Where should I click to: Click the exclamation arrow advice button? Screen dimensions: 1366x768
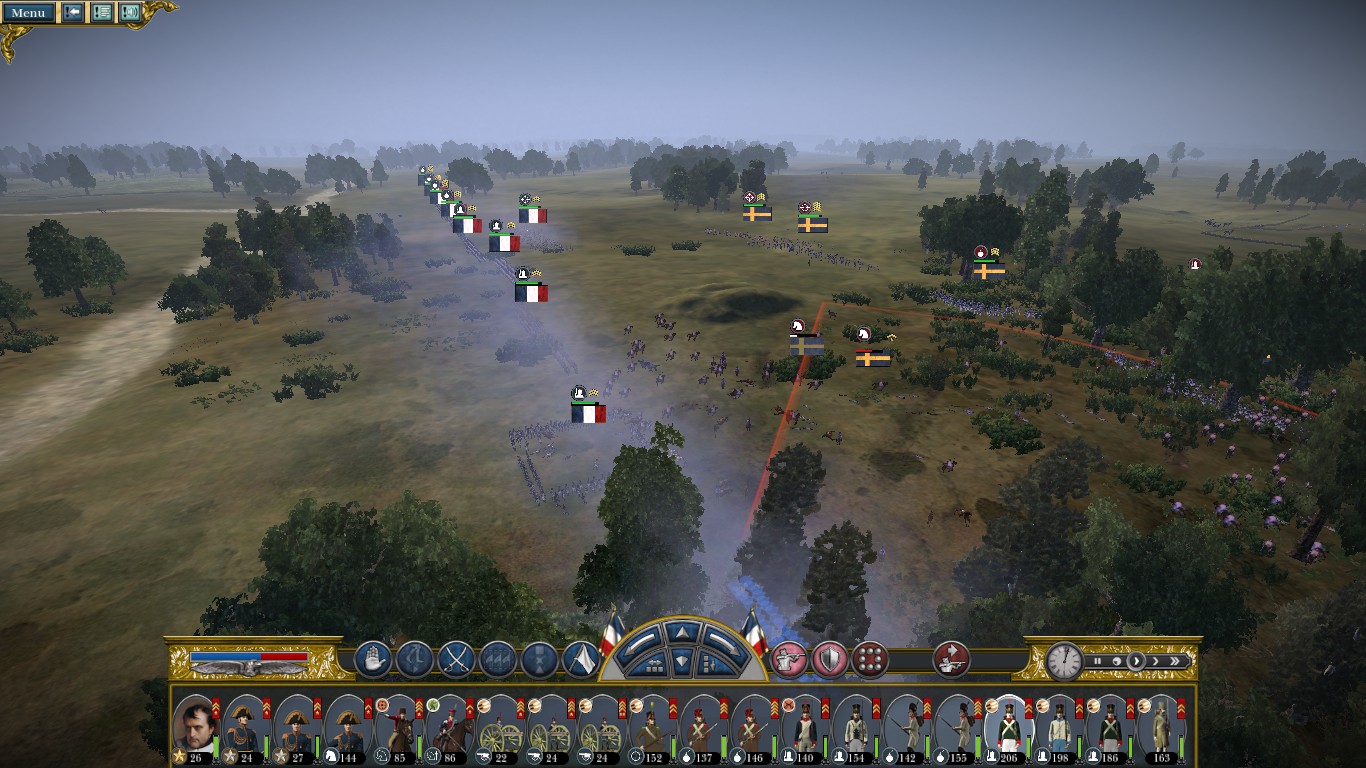[x=73, y=13]
